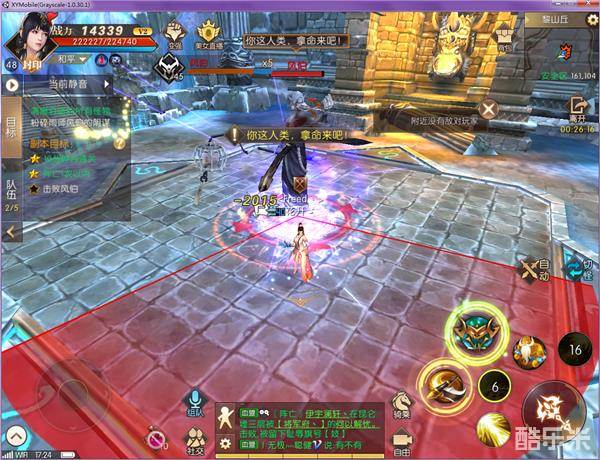
Task: Switch to the 目标 objectives tab
Action: click(11, 125)
